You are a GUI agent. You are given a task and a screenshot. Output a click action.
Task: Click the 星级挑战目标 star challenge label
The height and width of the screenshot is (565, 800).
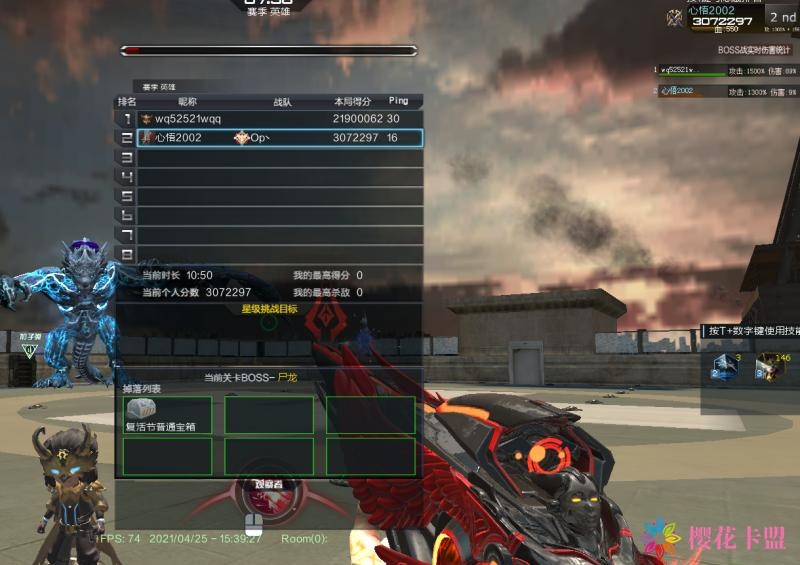269,309
